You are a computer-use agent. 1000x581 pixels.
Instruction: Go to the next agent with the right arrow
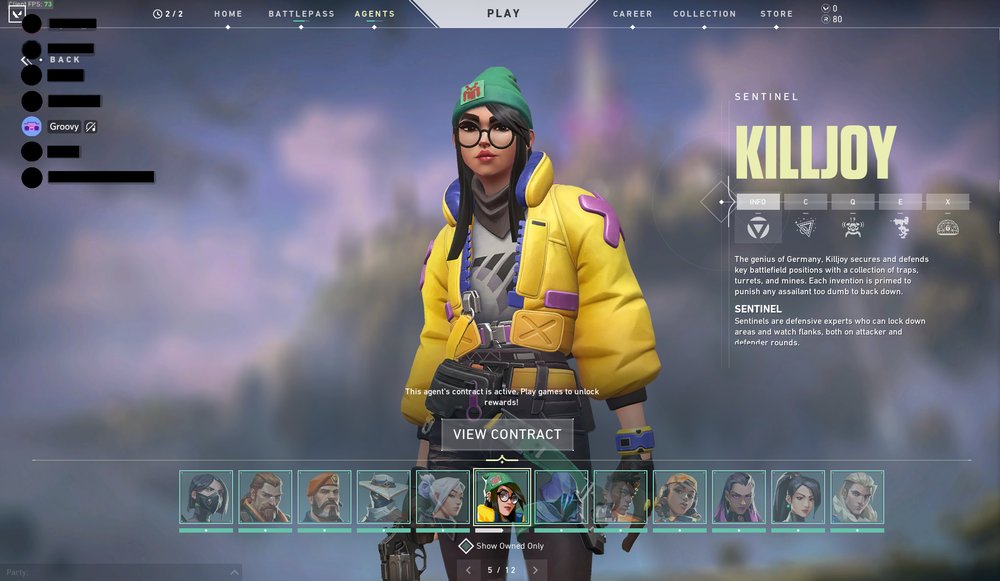(535, 570)
